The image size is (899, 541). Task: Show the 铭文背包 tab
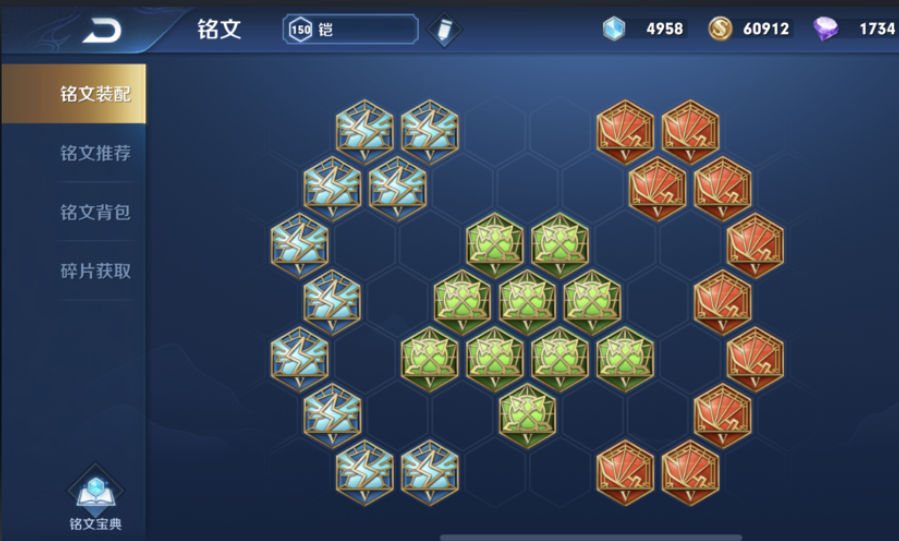tap(94, 212)
